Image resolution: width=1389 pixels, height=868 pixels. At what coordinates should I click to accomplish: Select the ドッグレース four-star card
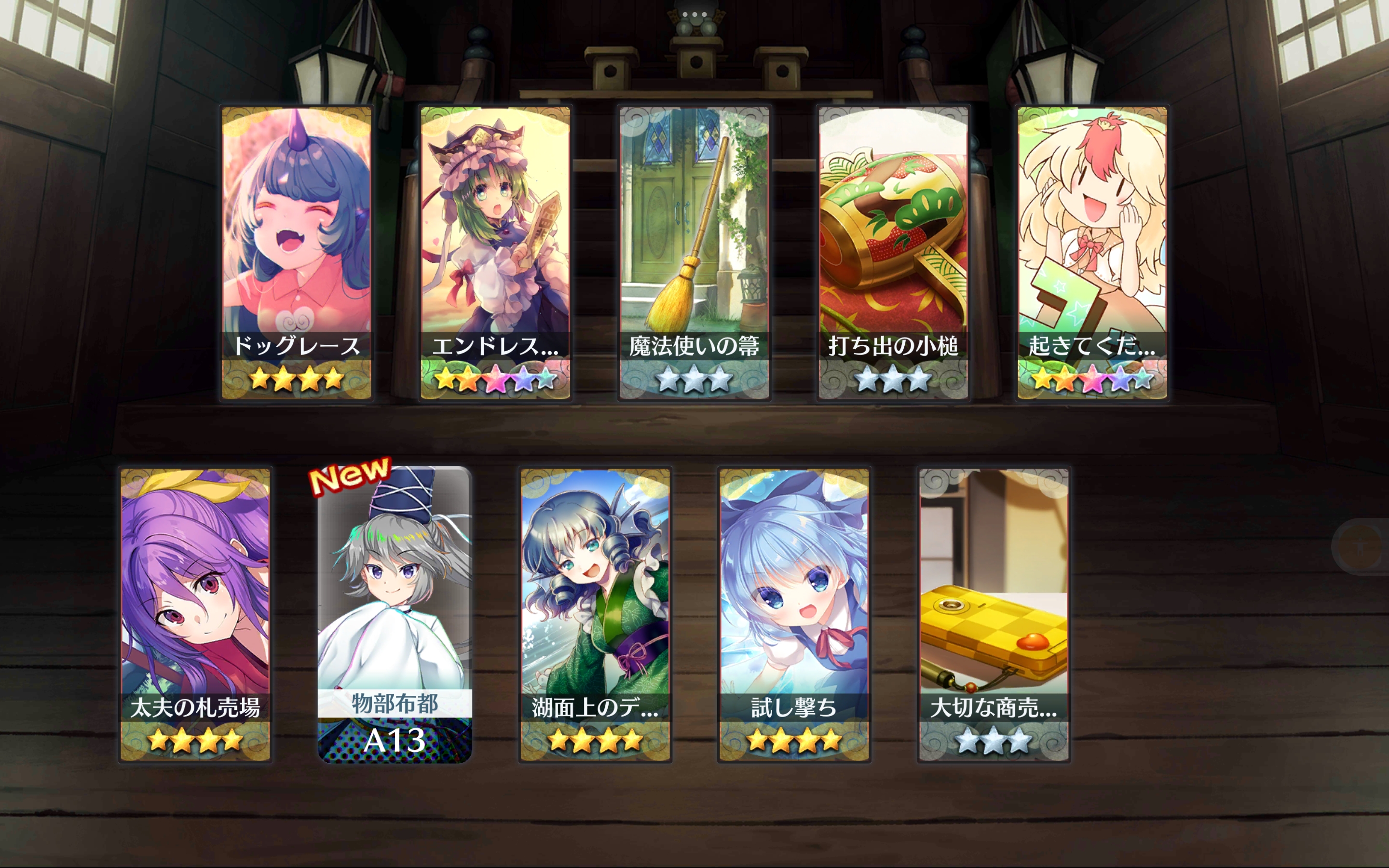(x=296, y=253)
